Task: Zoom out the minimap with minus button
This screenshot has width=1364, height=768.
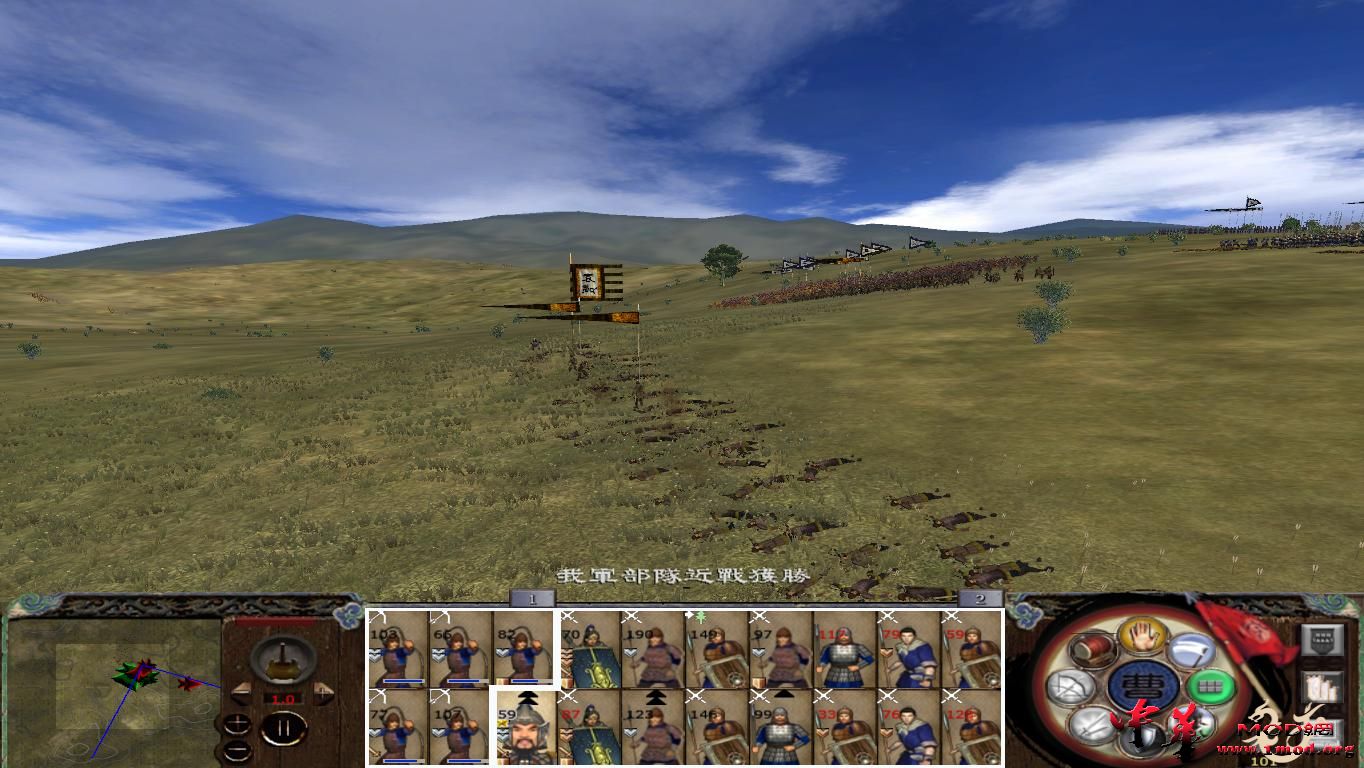Action: coord(237,751)
